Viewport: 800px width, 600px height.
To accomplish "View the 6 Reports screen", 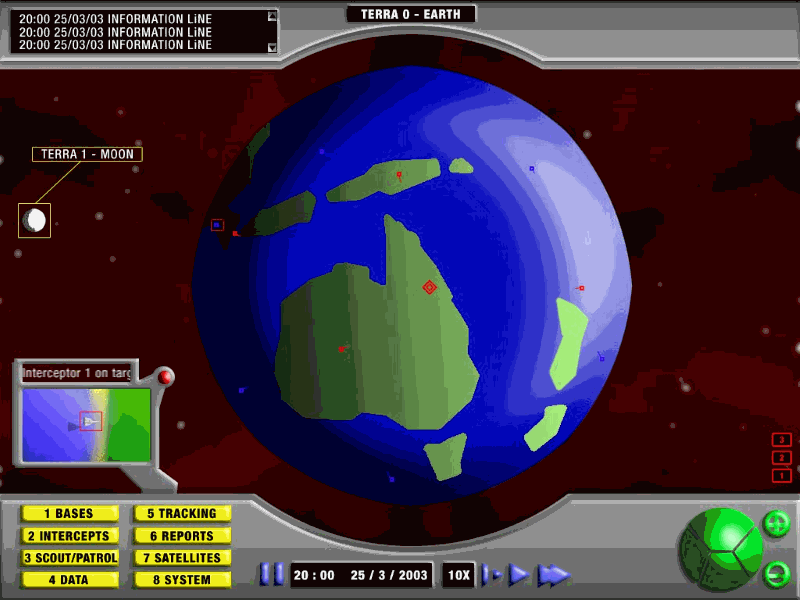I will (x=182, y=536).
